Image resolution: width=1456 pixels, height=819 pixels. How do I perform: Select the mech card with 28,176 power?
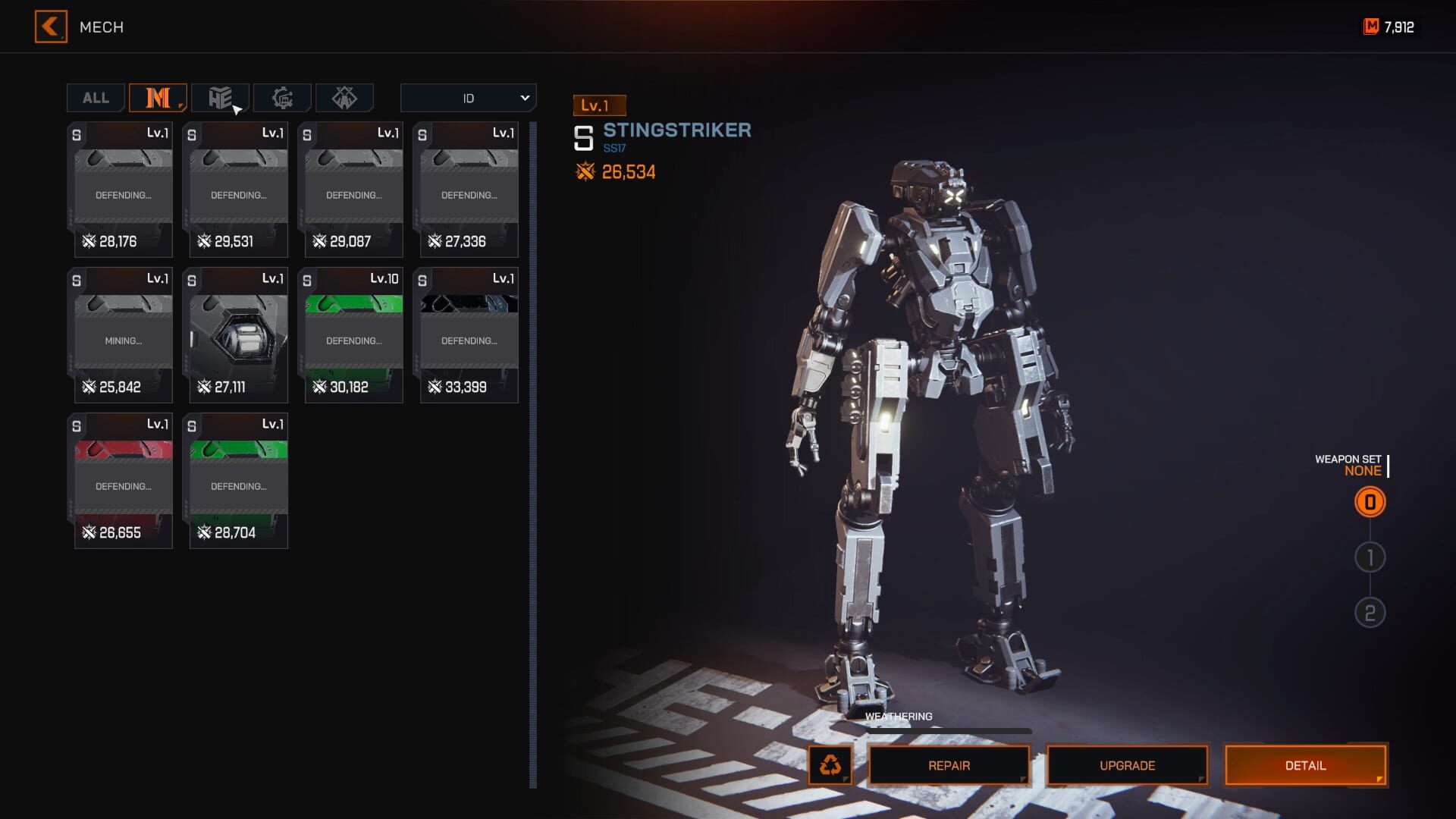(x=123, y=190)
